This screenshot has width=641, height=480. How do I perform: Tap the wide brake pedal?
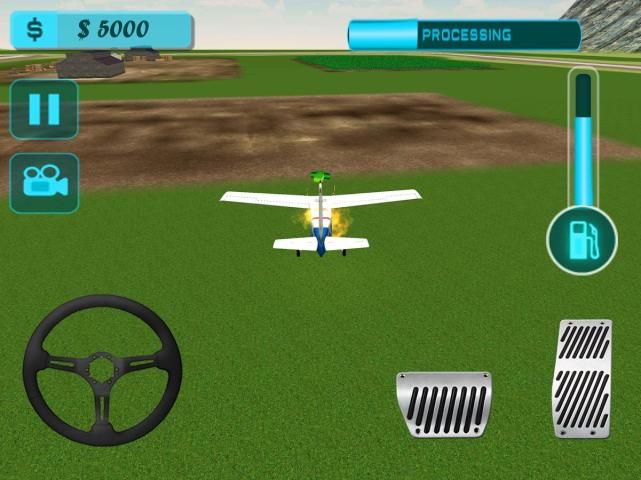(444, 404)
